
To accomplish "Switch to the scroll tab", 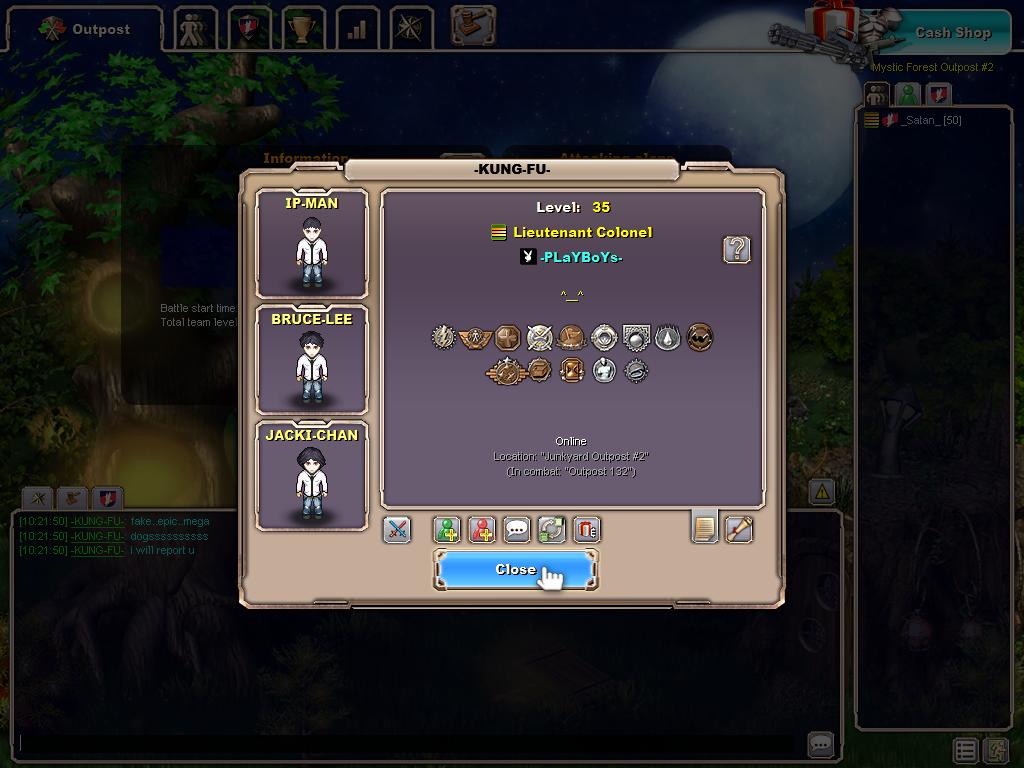I will 739,529.
